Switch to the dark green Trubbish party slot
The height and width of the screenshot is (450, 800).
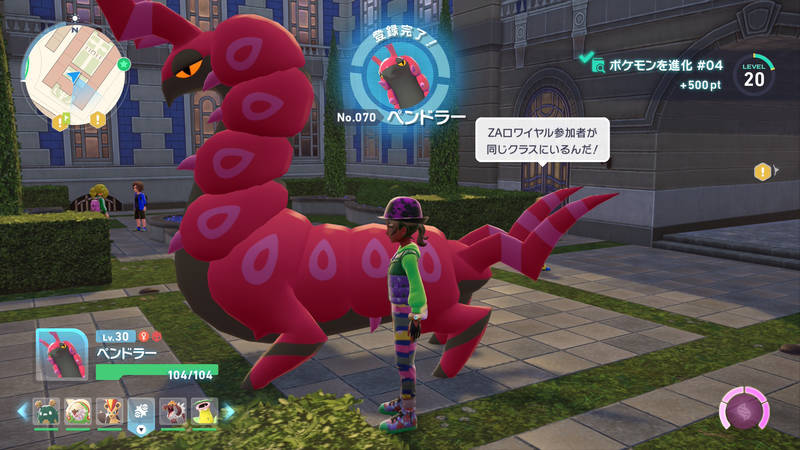coord(46,410)
